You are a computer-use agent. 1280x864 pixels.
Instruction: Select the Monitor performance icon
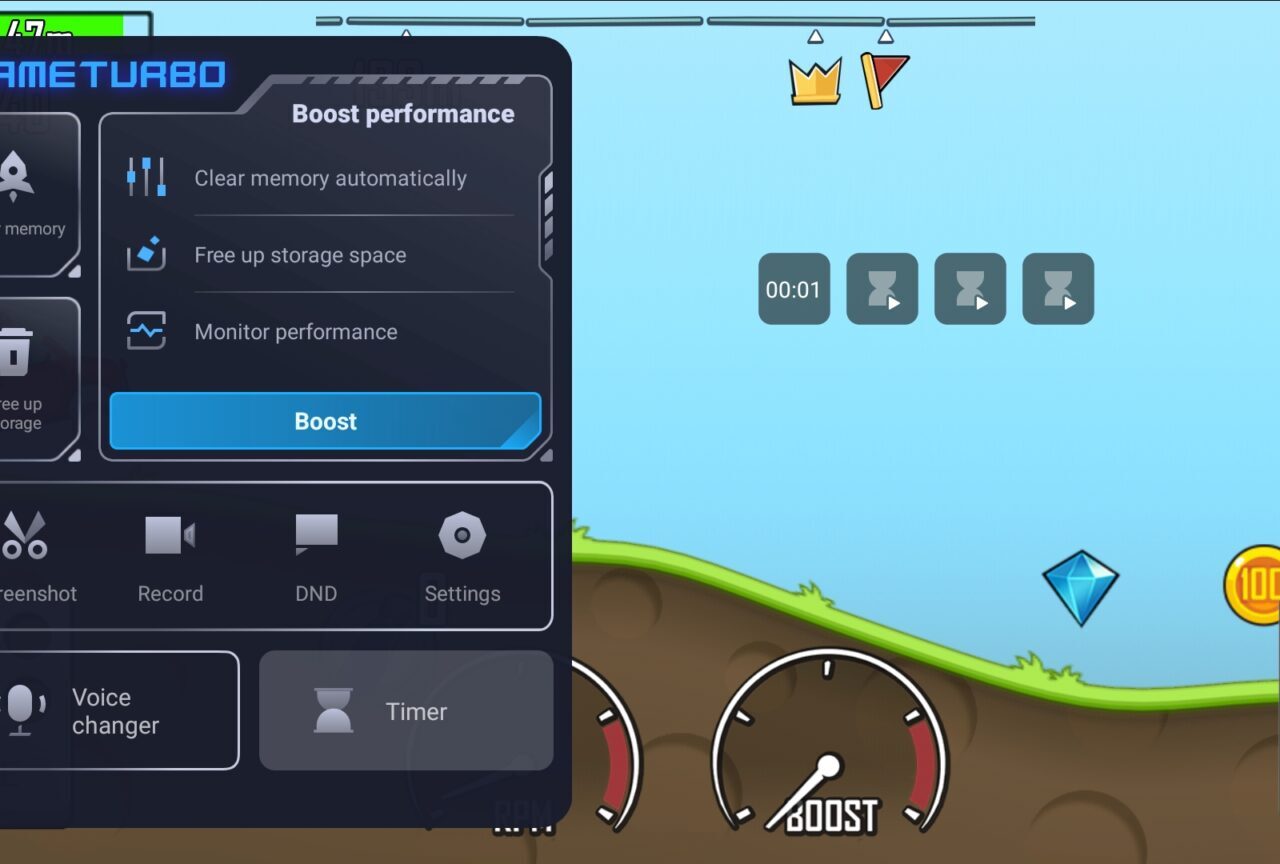[147, 330]
